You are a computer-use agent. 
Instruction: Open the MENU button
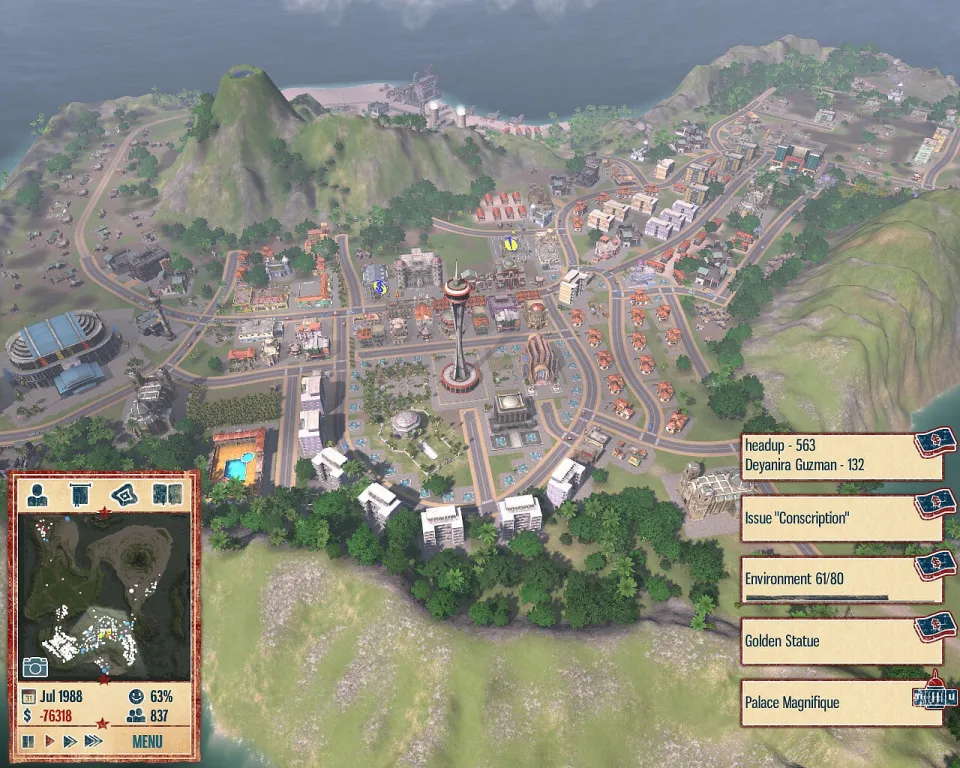tap(147, 741)
